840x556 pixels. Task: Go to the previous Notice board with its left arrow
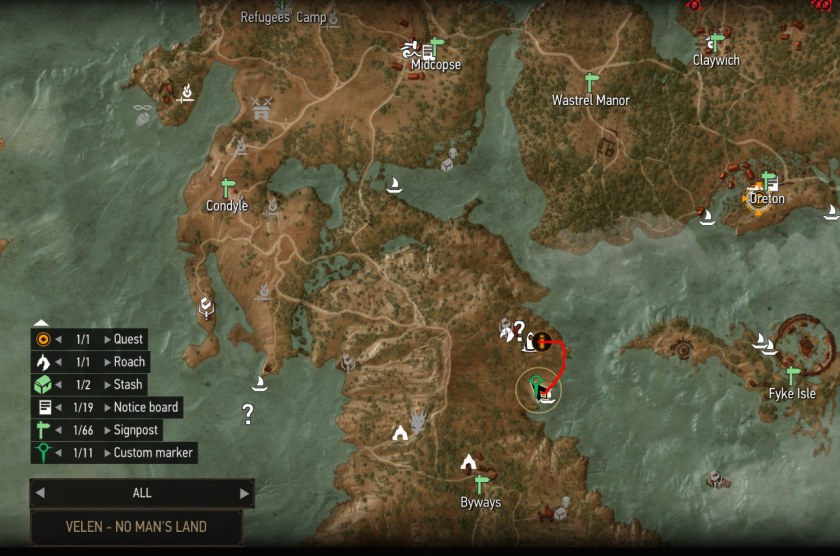[x=60, y=407]
